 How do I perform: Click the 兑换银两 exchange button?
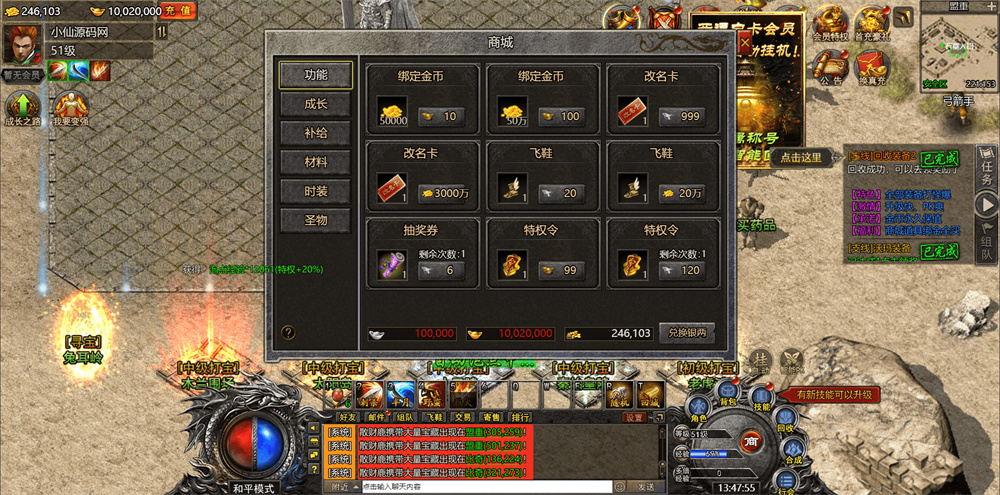(x=687, y=333)
